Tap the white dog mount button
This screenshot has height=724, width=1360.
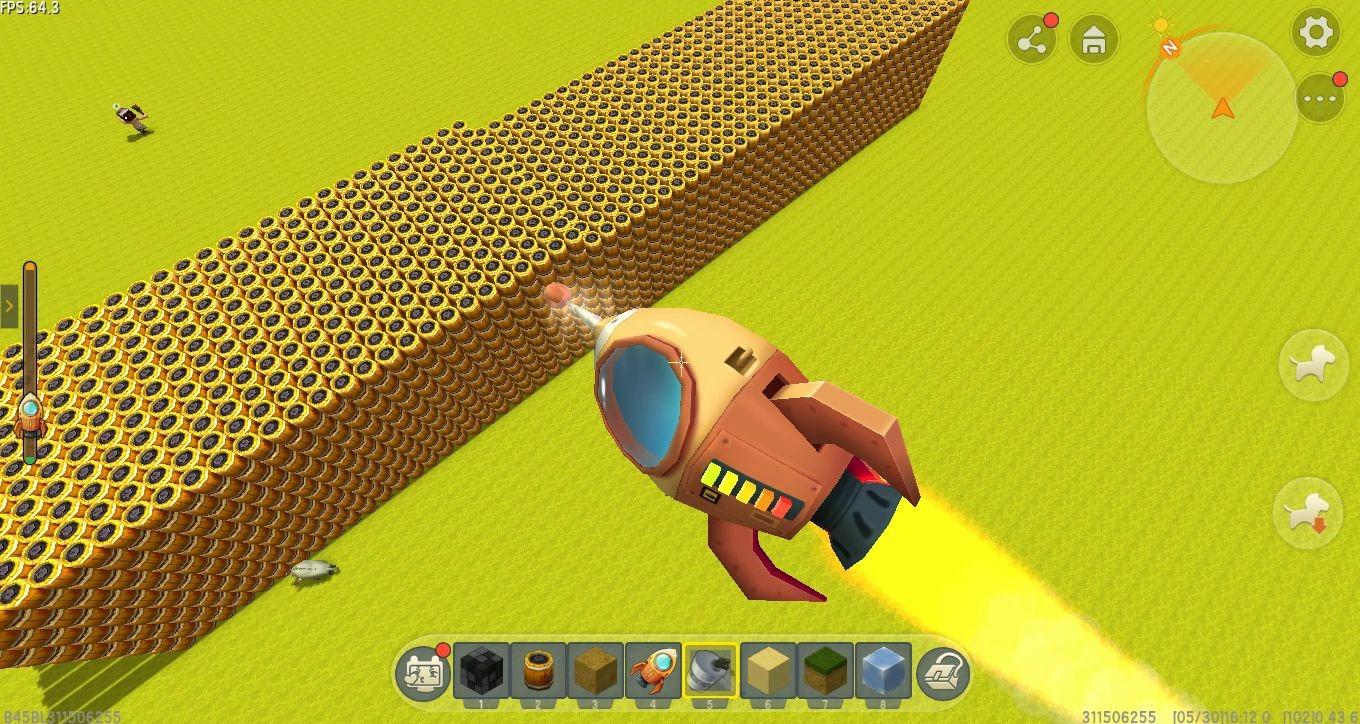coord(1314,365)
